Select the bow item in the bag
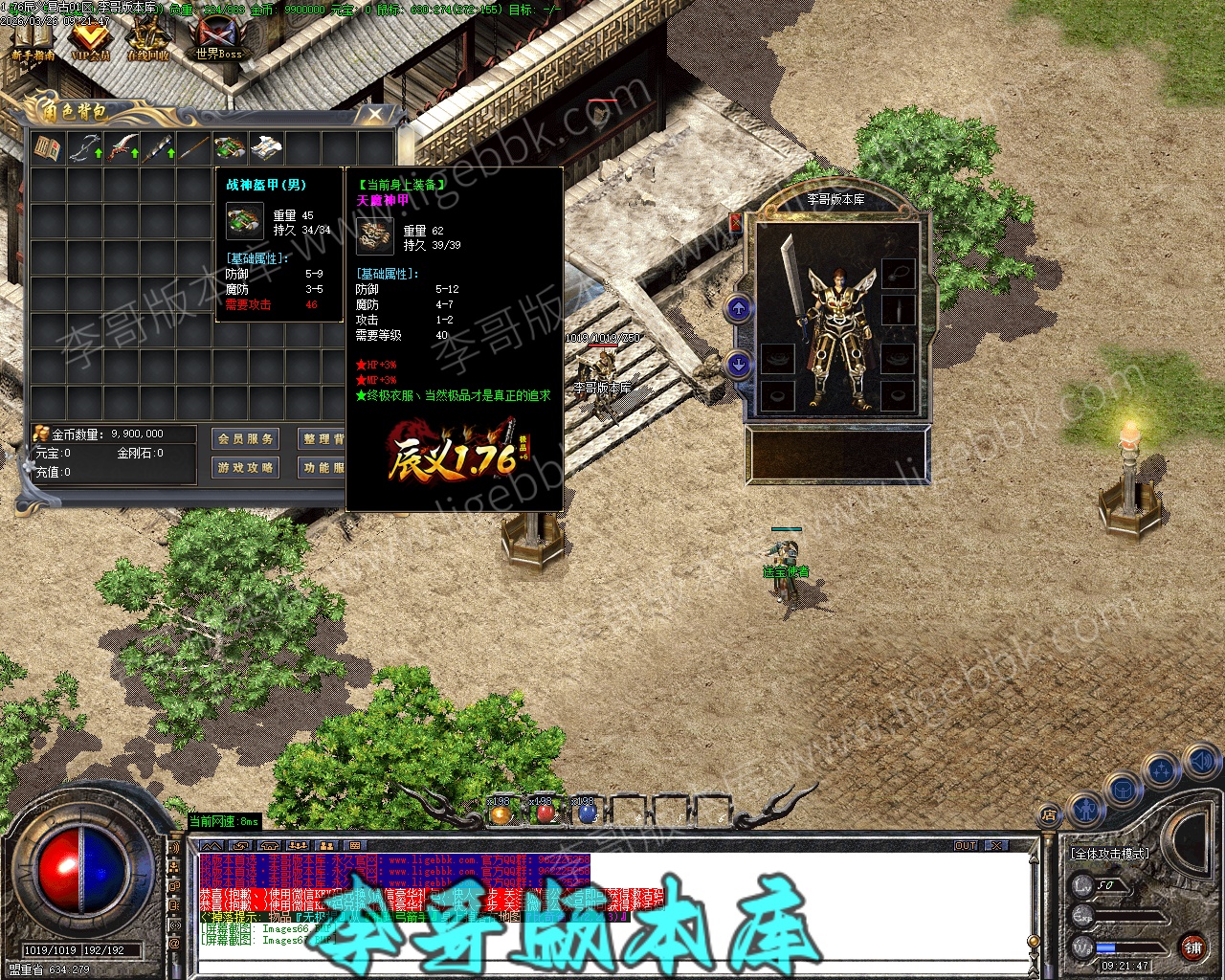 click(x=84, y=148)
